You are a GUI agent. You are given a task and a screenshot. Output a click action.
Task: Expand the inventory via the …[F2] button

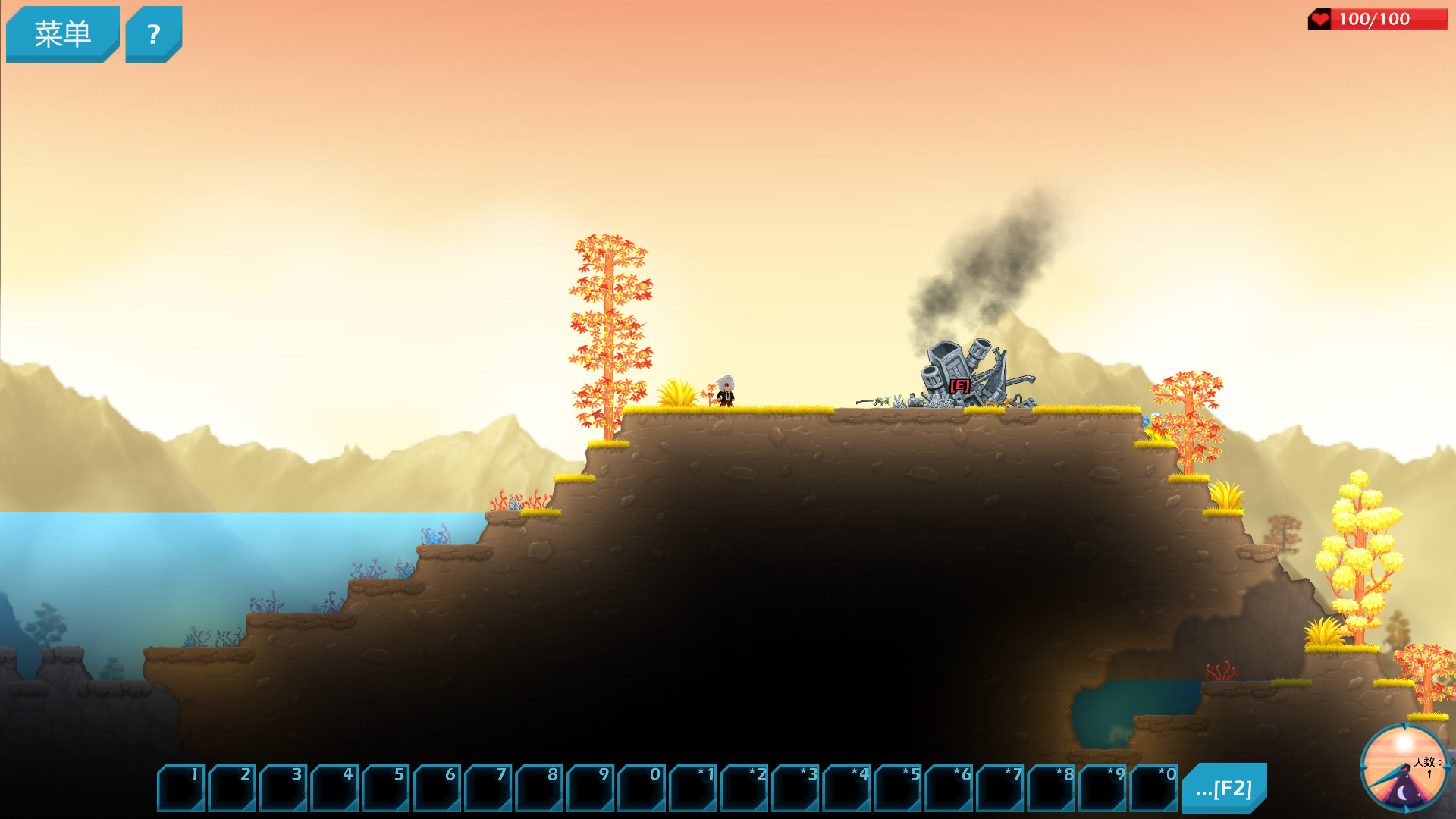coord(1223,788)
